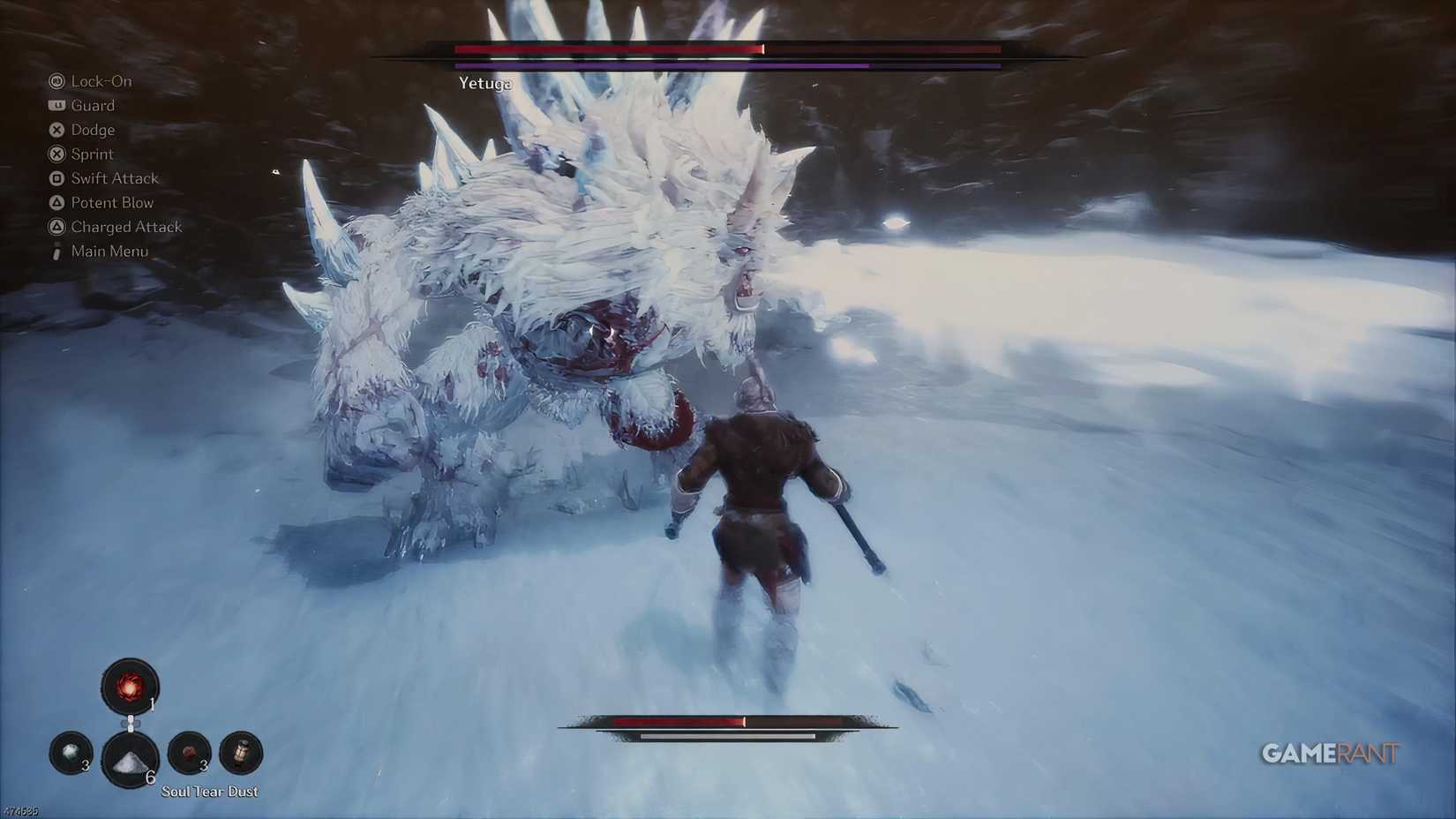The height and width of the screenshot is (819, 1456).
Task: Toggle Sprint via its button prompt
Action: pyautogui.click(x=56, y=154)
